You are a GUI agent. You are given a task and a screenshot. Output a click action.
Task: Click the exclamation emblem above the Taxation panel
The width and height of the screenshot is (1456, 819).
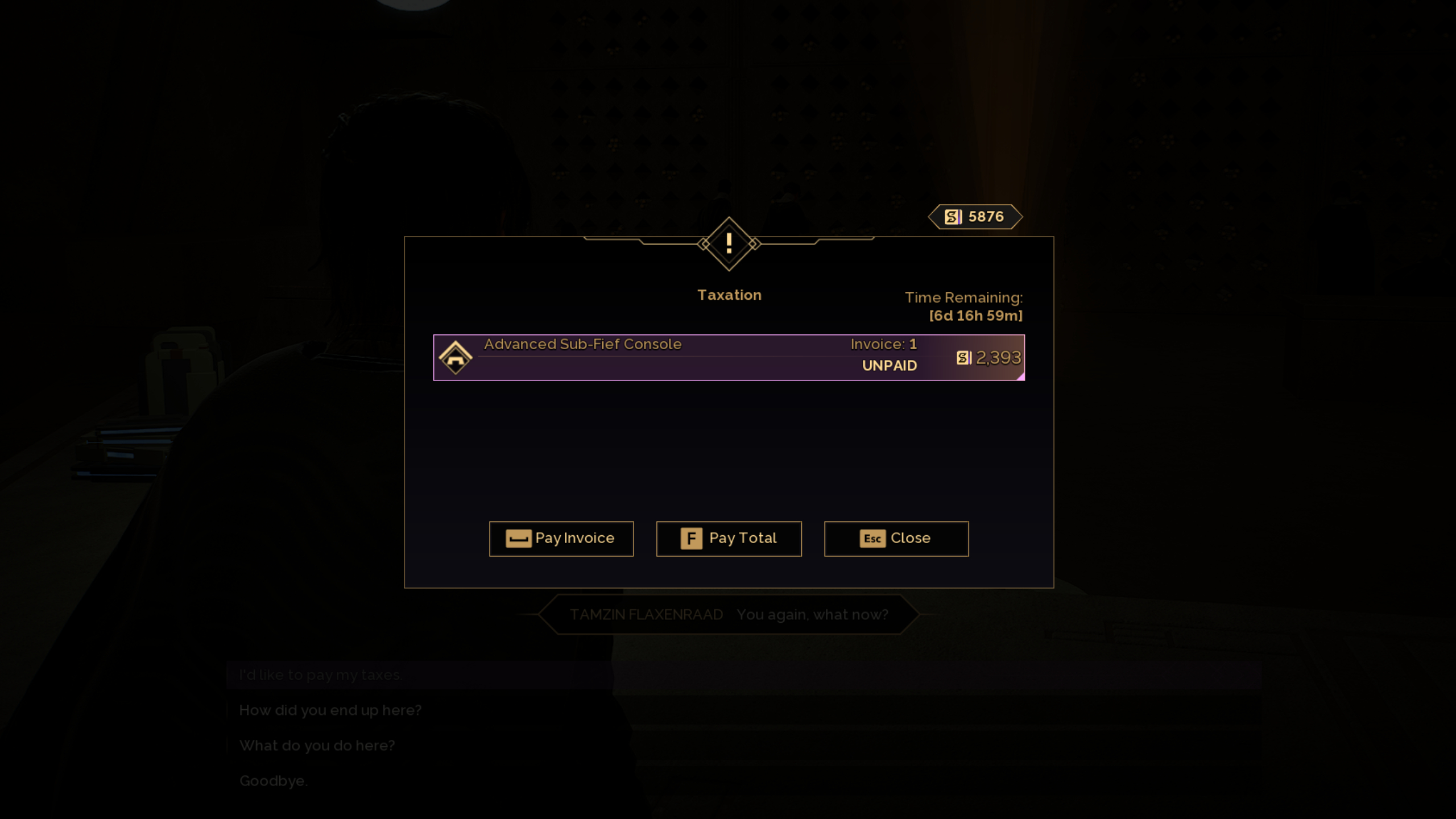(730, 243)
